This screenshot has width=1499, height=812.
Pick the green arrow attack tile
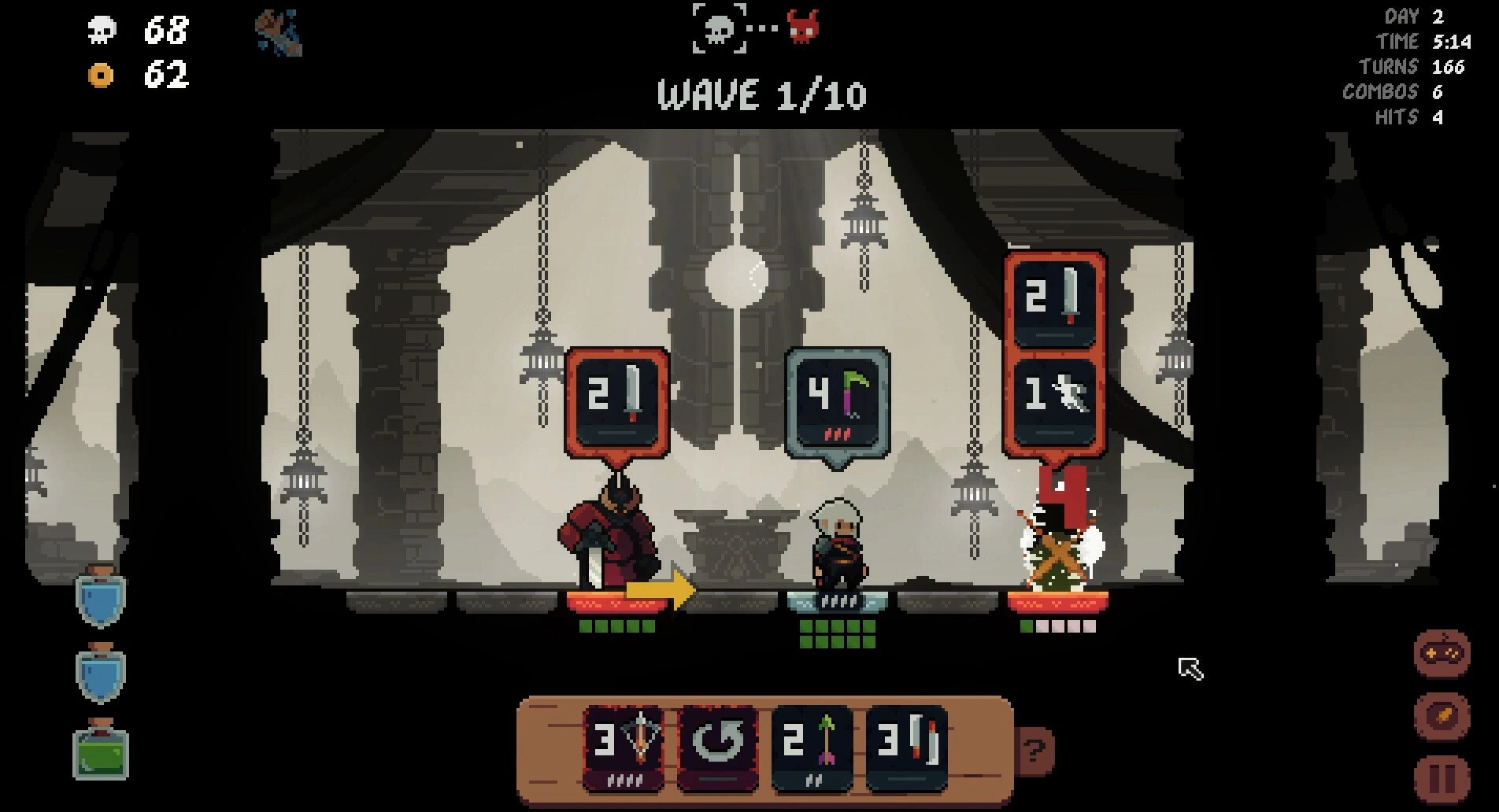pos(812,747)
